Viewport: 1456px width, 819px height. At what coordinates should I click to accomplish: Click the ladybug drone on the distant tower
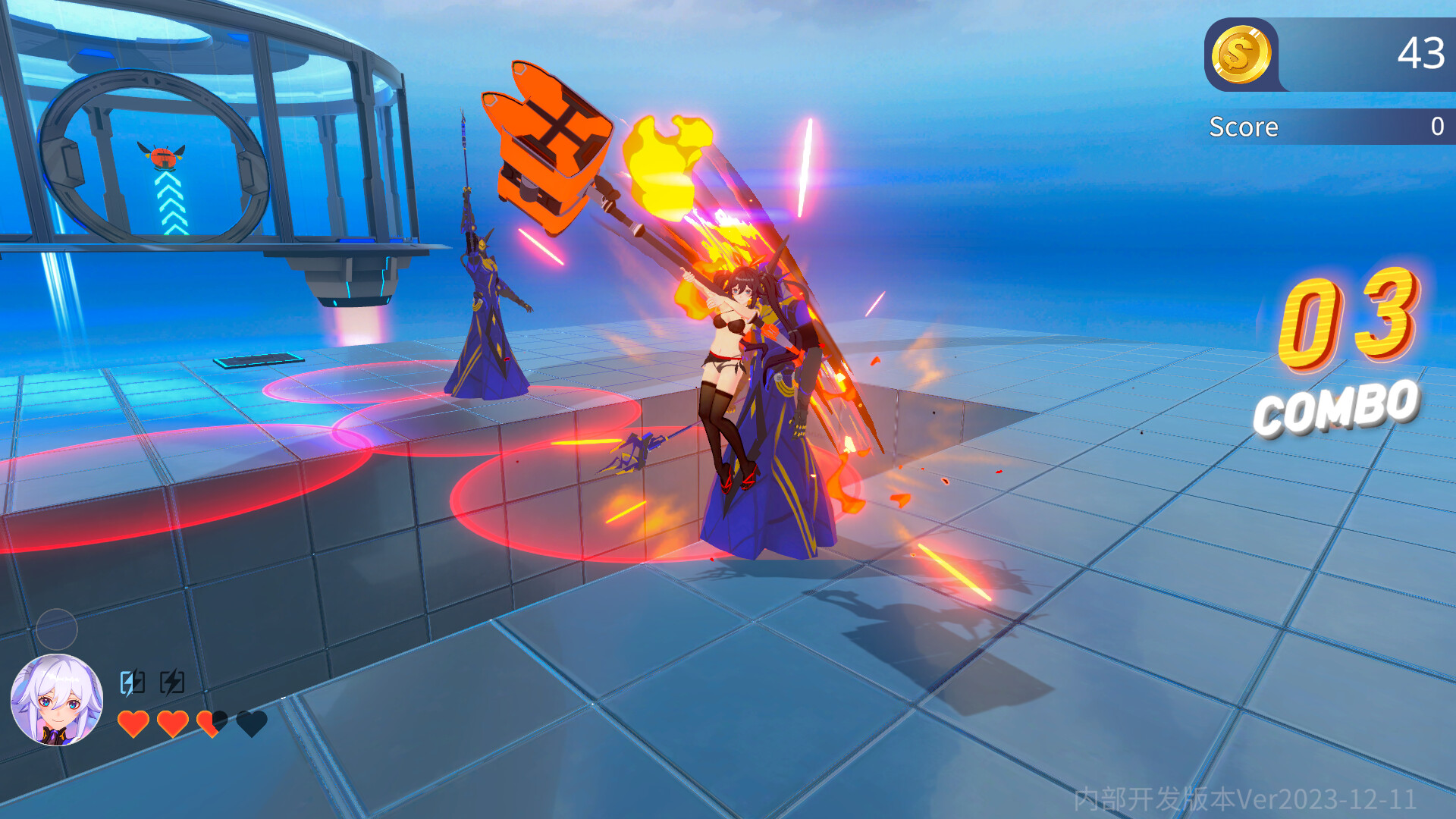click(x=163, y=159)
